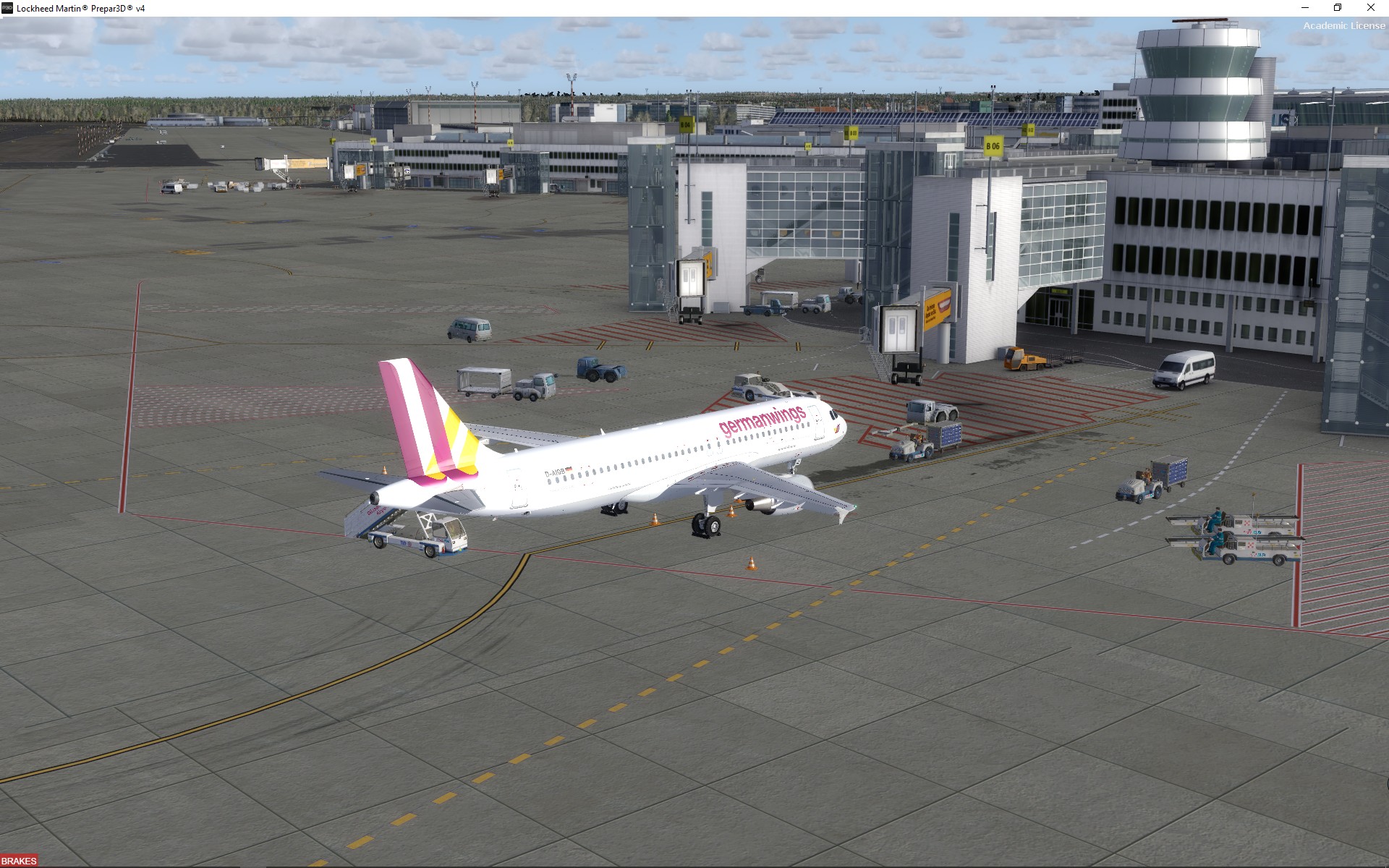Restore down the Prepar3D window
The width and height of the screenshot is (1389, 868).
1338,8
